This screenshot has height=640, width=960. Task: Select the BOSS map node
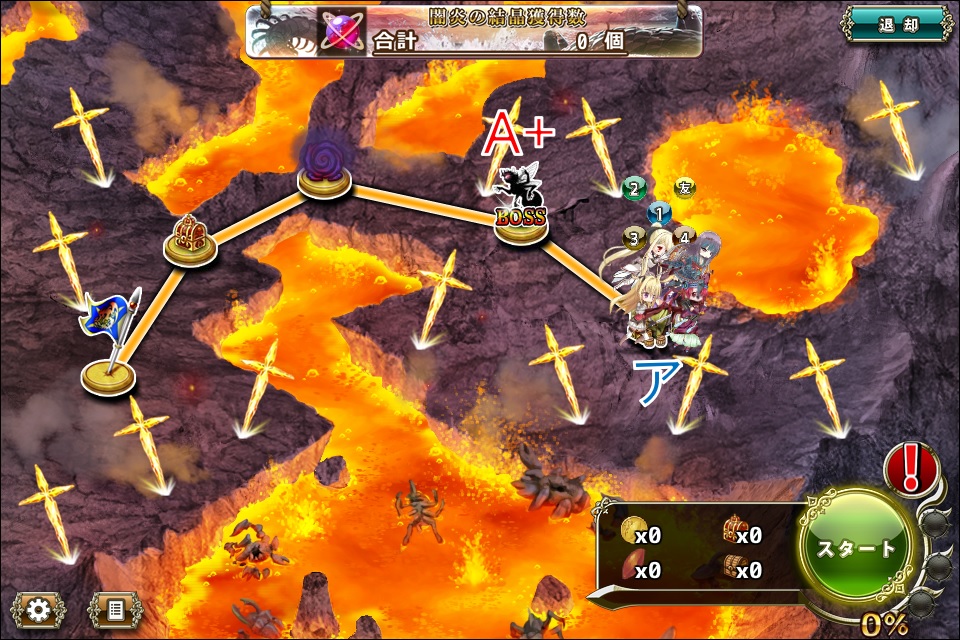(x=521, y=221)
